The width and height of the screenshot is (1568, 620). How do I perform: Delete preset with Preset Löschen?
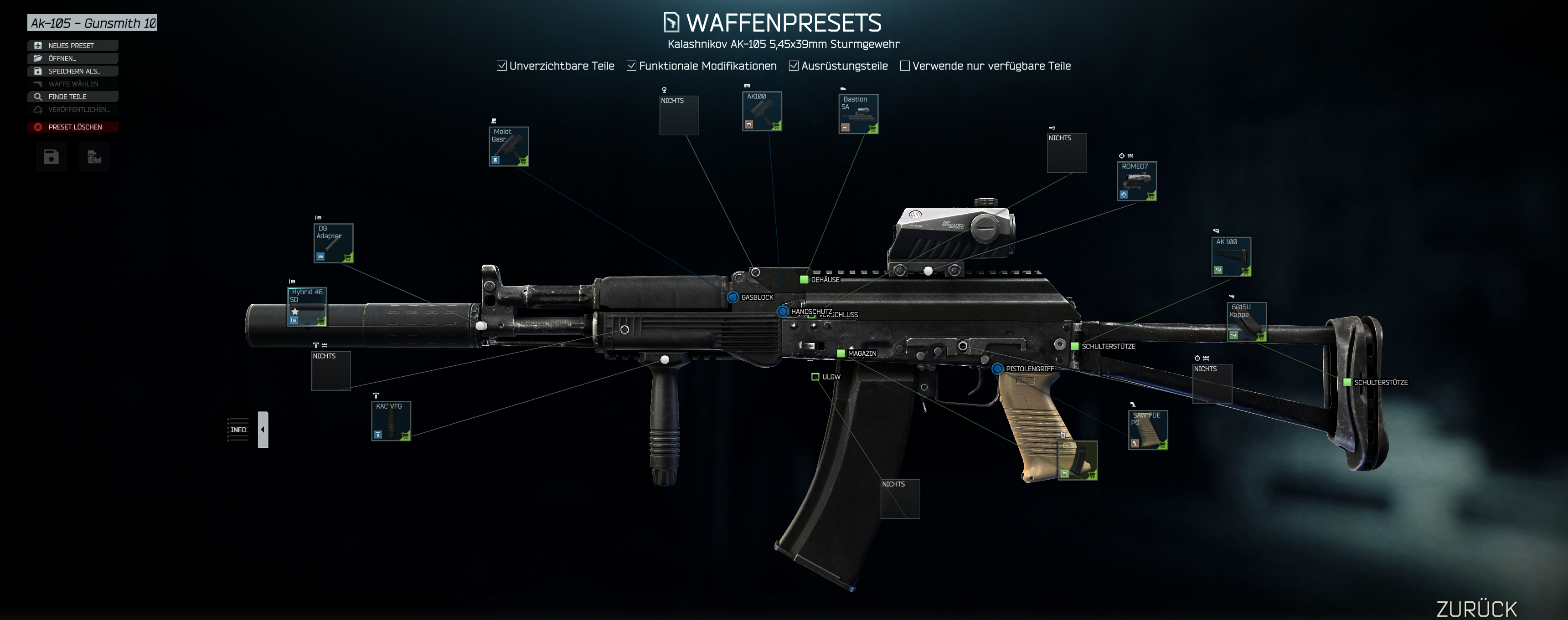coord(72,127)
